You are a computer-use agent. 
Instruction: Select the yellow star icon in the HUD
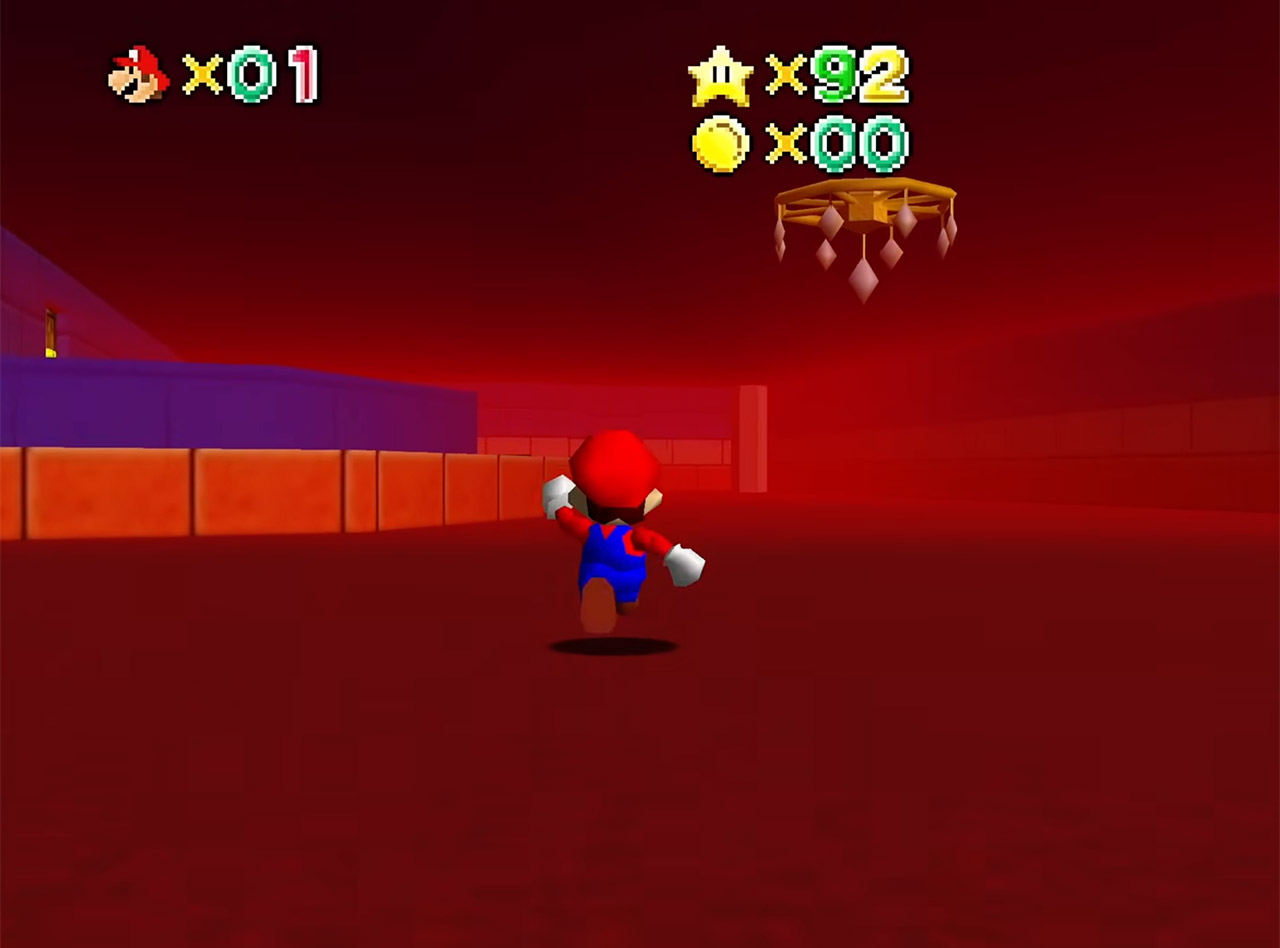click(722, 78)
